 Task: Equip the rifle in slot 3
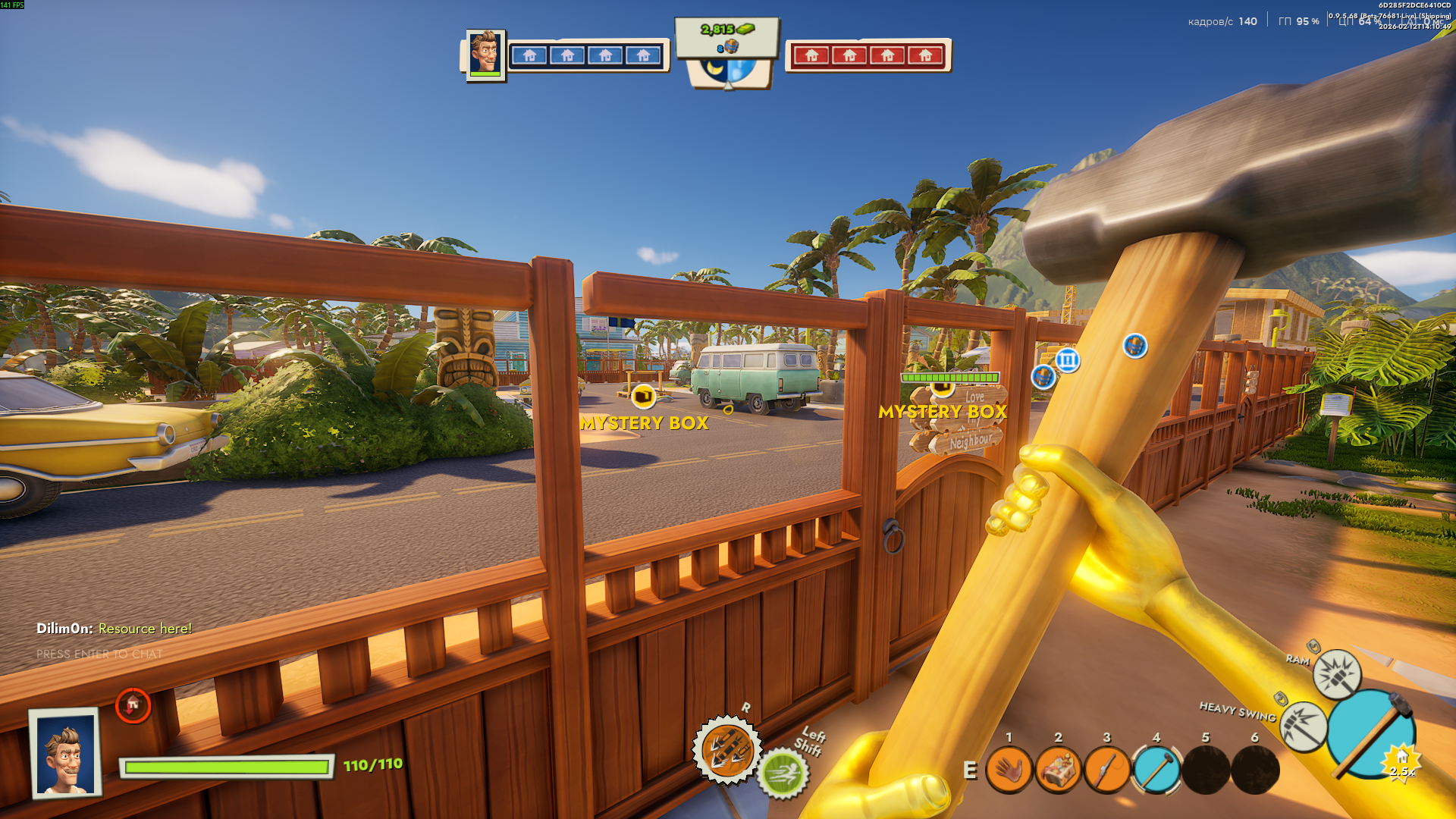(x=1106, y=770)
